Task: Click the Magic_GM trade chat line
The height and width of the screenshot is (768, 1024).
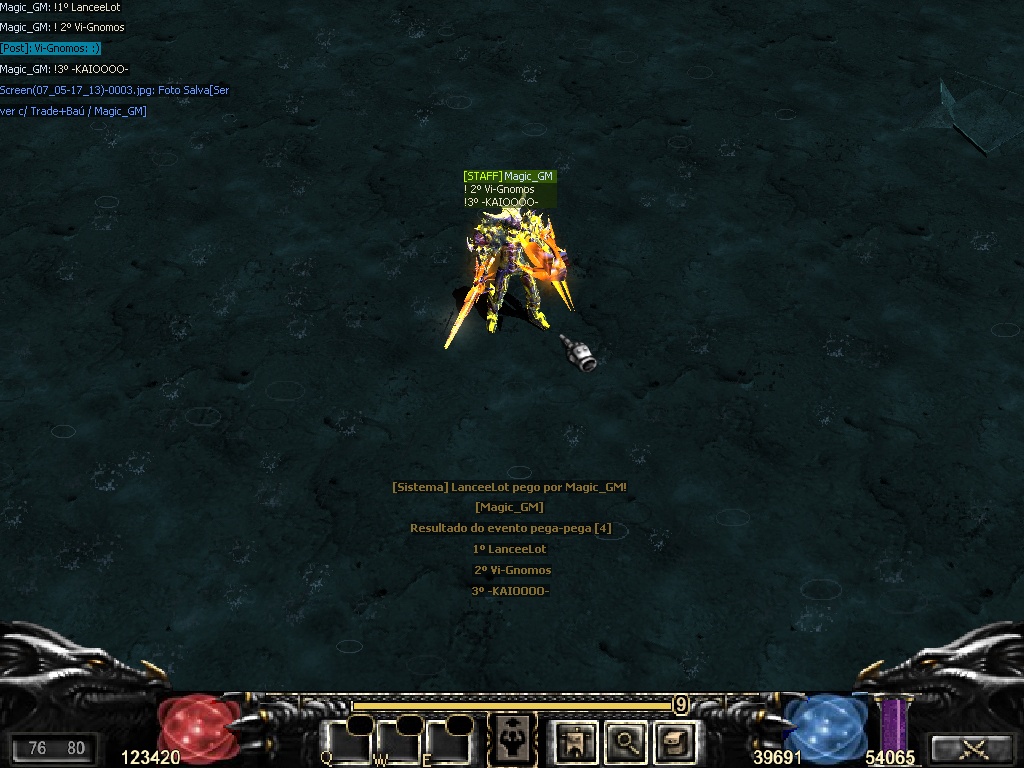Action: (74, 111)
